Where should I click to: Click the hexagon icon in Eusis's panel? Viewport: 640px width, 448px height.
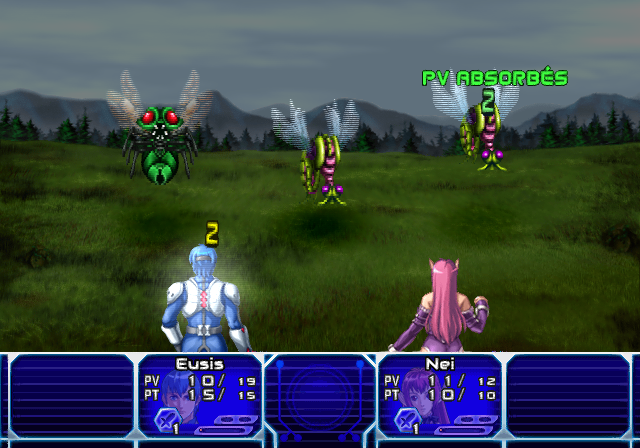pos(165,420)
